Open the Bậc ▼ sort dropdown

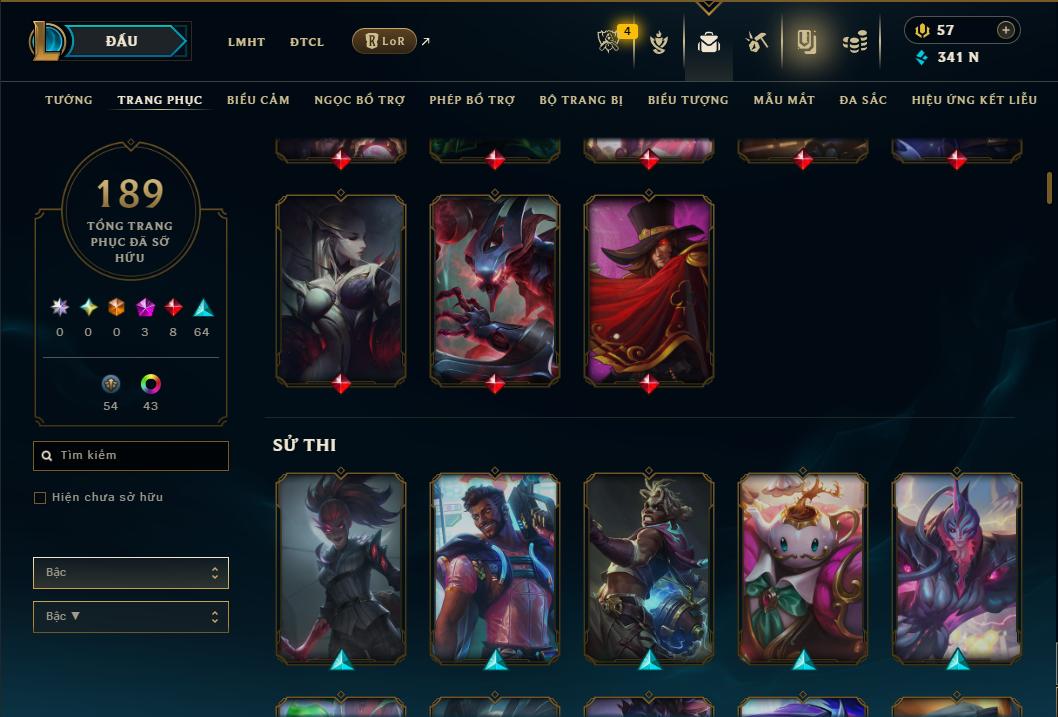(131, 617)
